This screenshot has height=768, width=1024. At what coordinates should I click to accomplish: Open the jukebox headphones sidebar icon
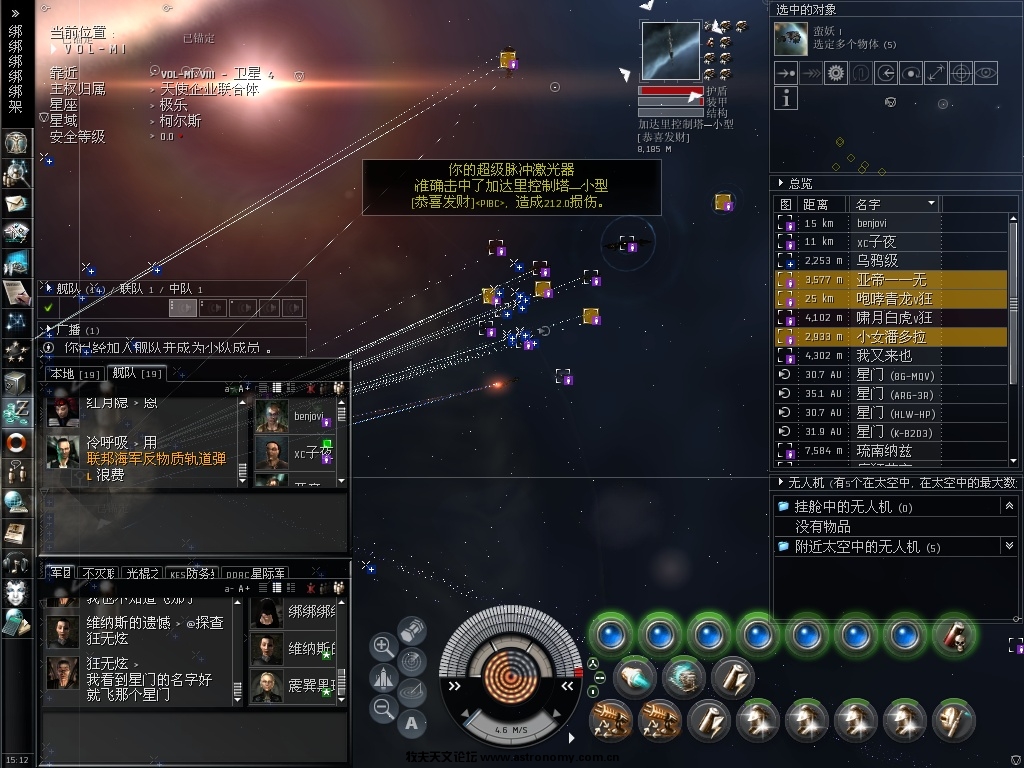coord(15,562)
